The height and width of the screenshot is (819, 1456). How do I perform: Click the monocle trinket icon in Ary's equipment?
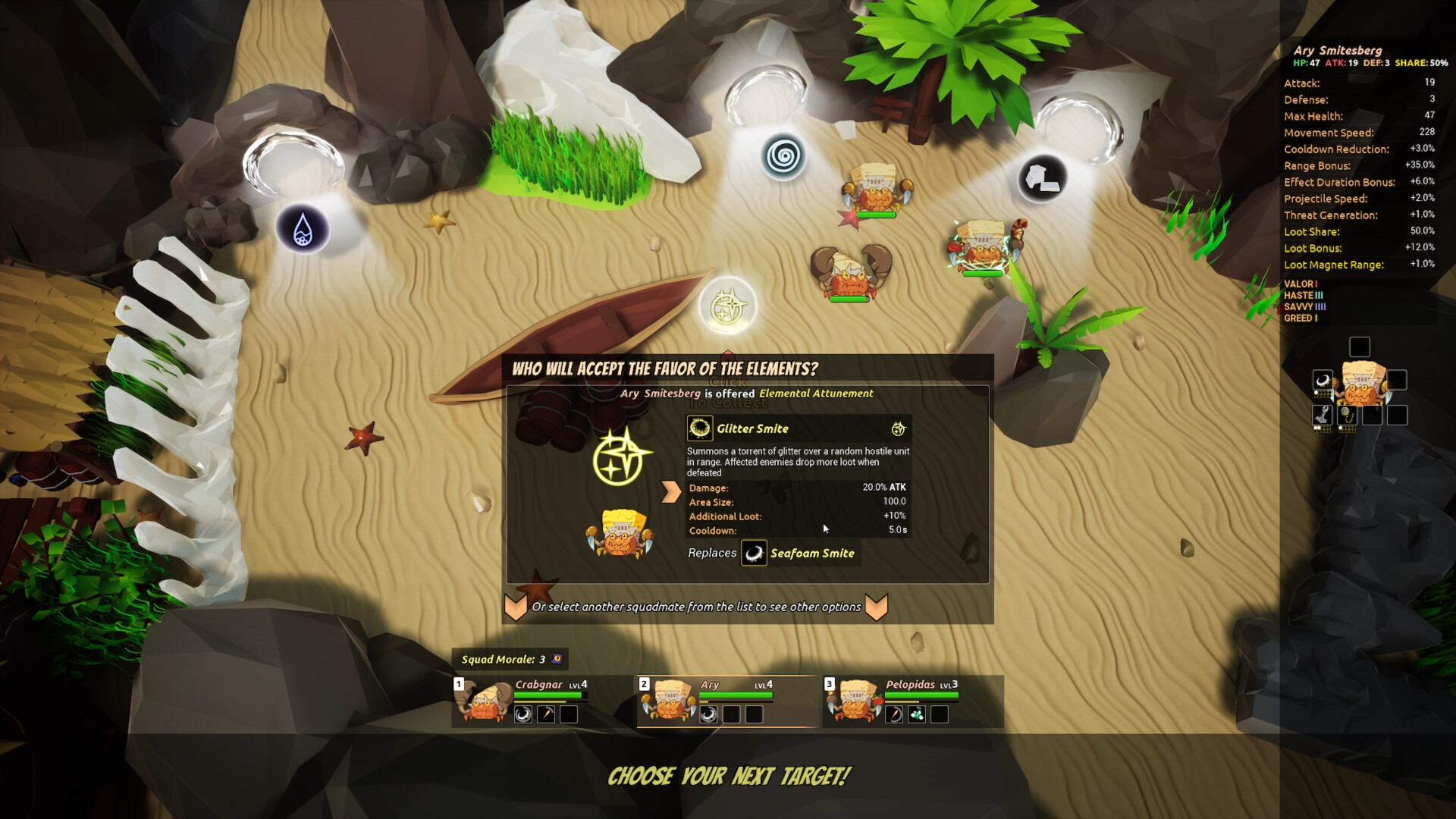tap(1348, 416)
